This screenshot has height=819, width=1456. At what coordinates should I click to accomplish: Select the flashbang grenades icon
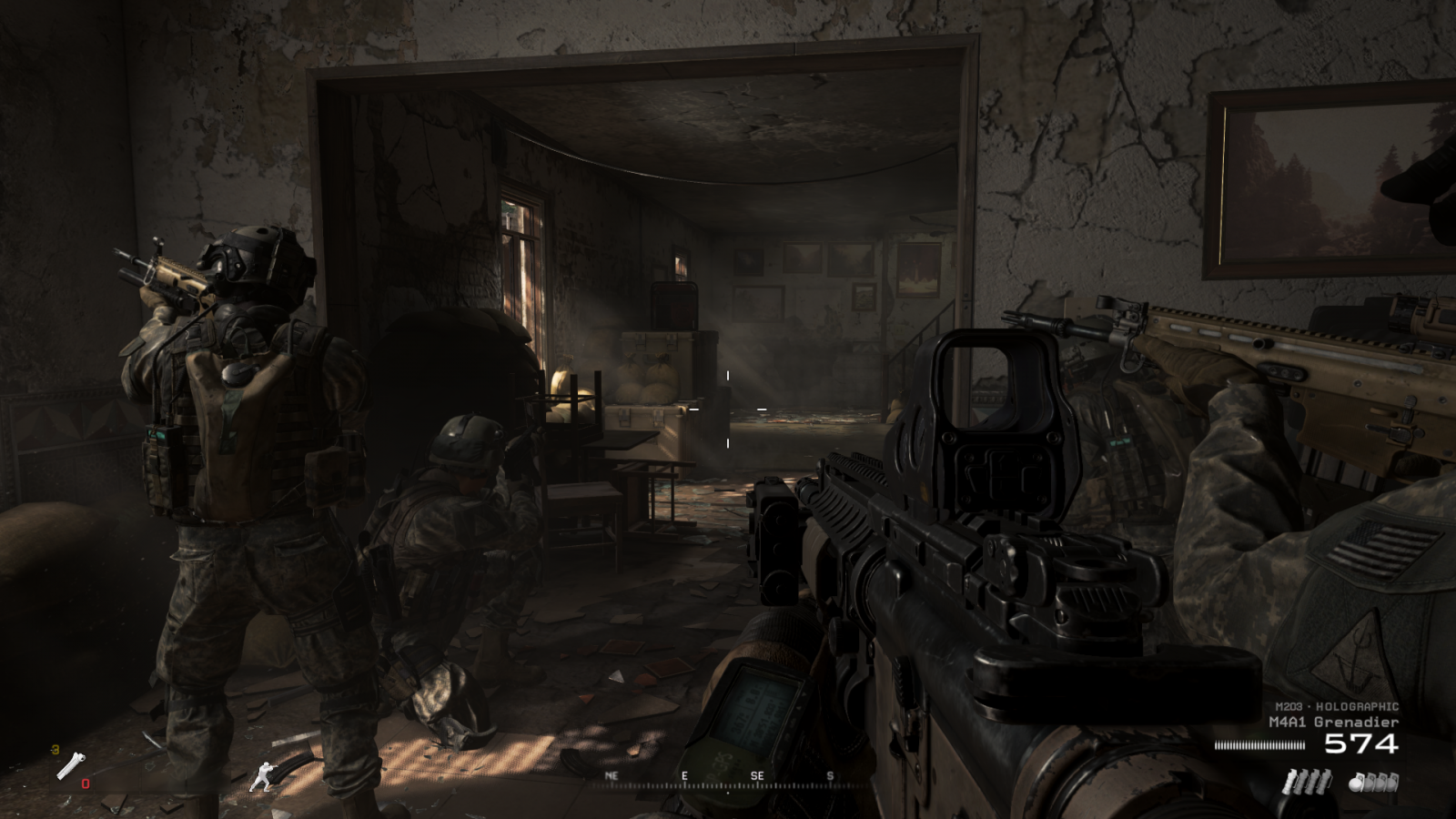(x=1306, y=781)
